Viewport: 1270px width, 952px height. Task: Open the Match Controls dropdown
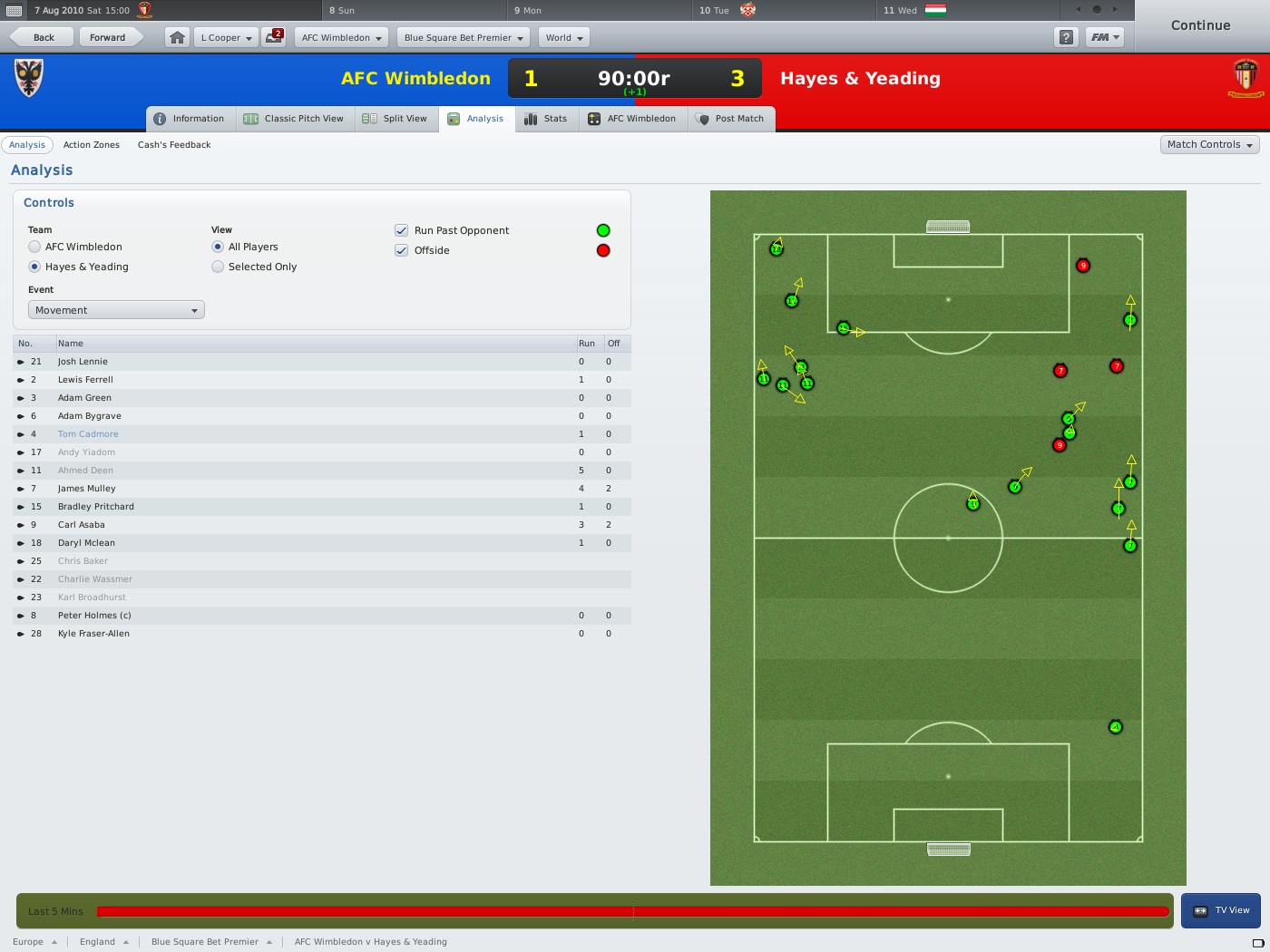click(1209, 144)
